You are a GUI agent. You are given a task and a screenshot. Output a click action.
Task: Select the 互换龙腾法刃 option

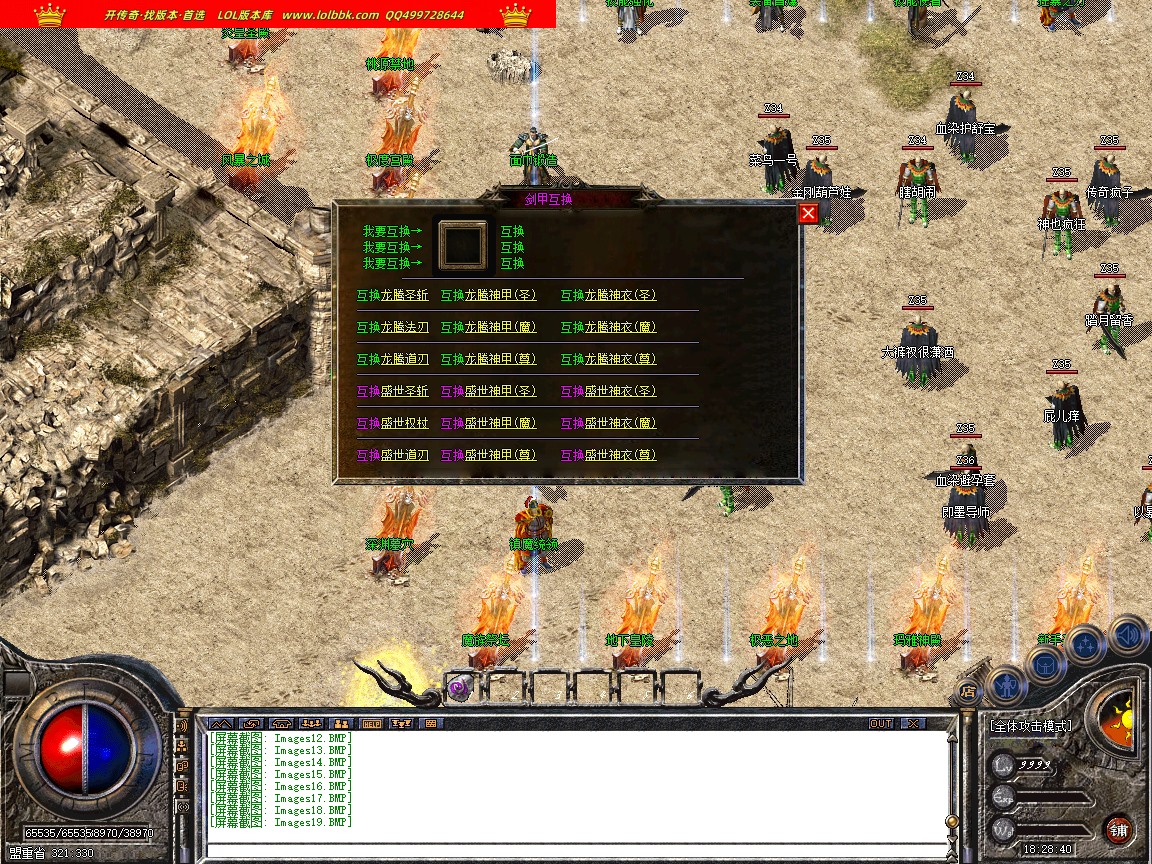[x=392, y=327]
